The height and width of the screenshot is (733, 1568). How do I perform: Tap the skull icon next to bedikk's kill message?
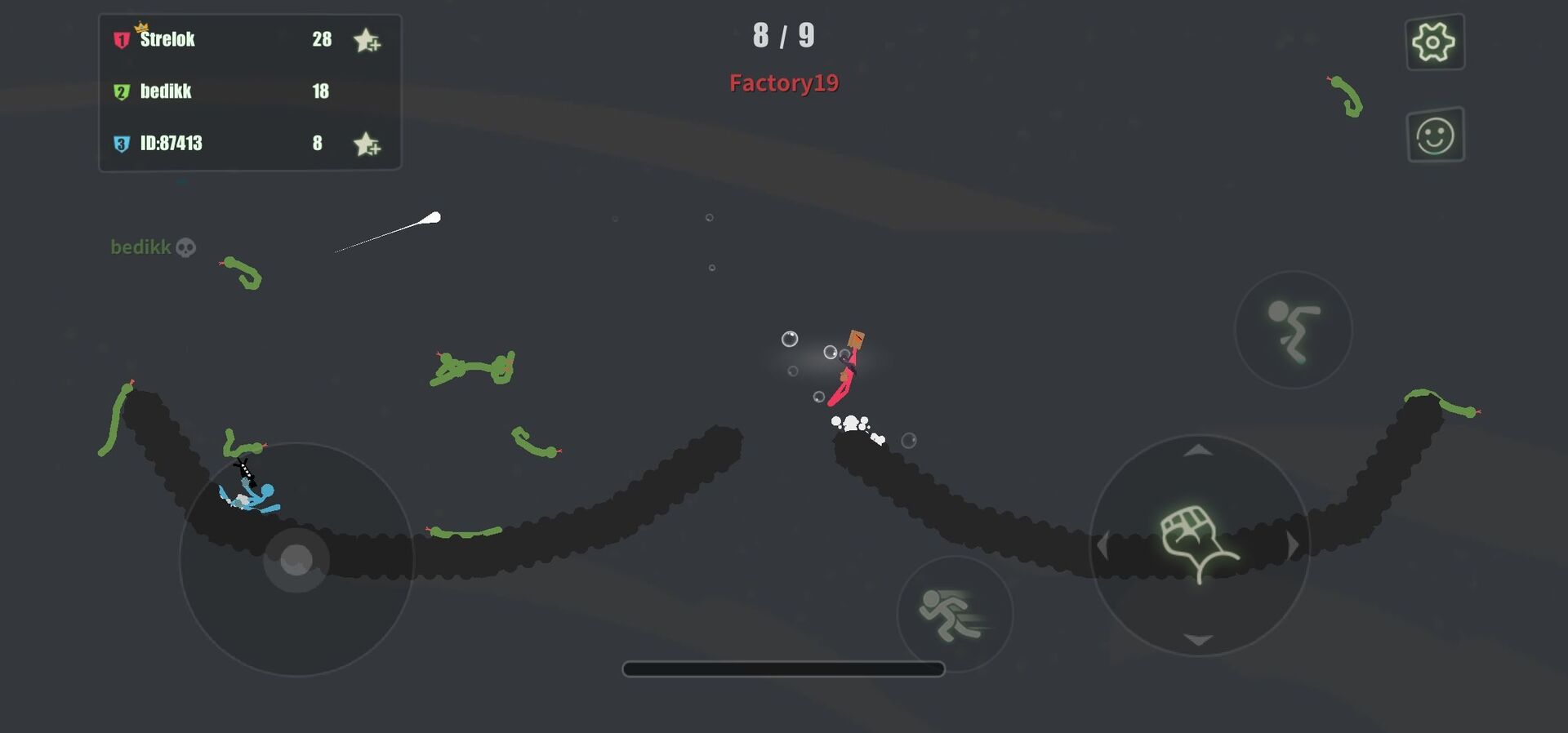[186, 247]
